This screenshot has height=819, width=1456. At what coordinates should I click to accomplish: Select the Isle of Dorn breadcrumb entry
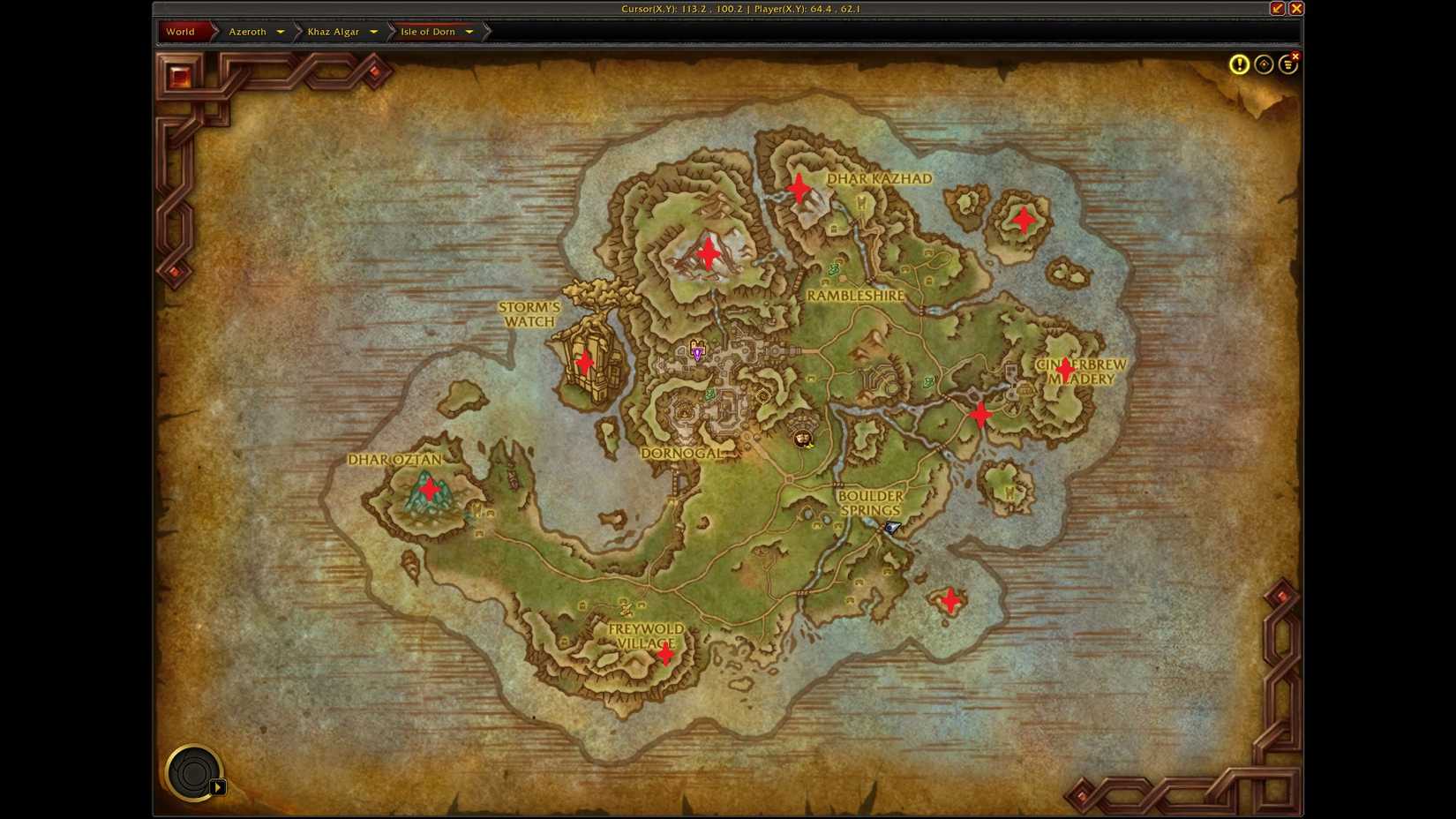pos(428,32)
